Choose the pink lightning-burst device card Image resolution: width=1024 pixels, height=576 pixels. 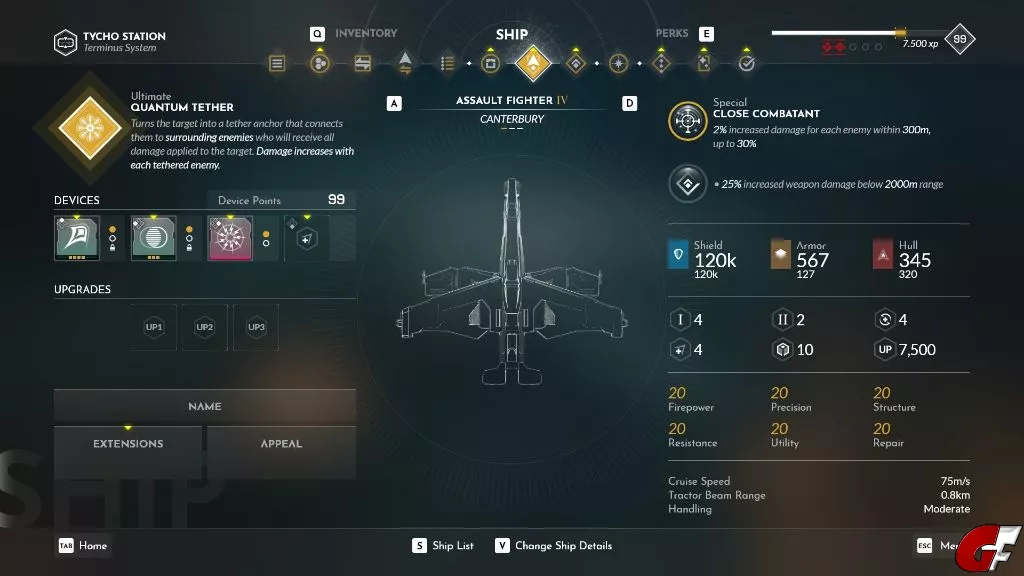[230, 238]
